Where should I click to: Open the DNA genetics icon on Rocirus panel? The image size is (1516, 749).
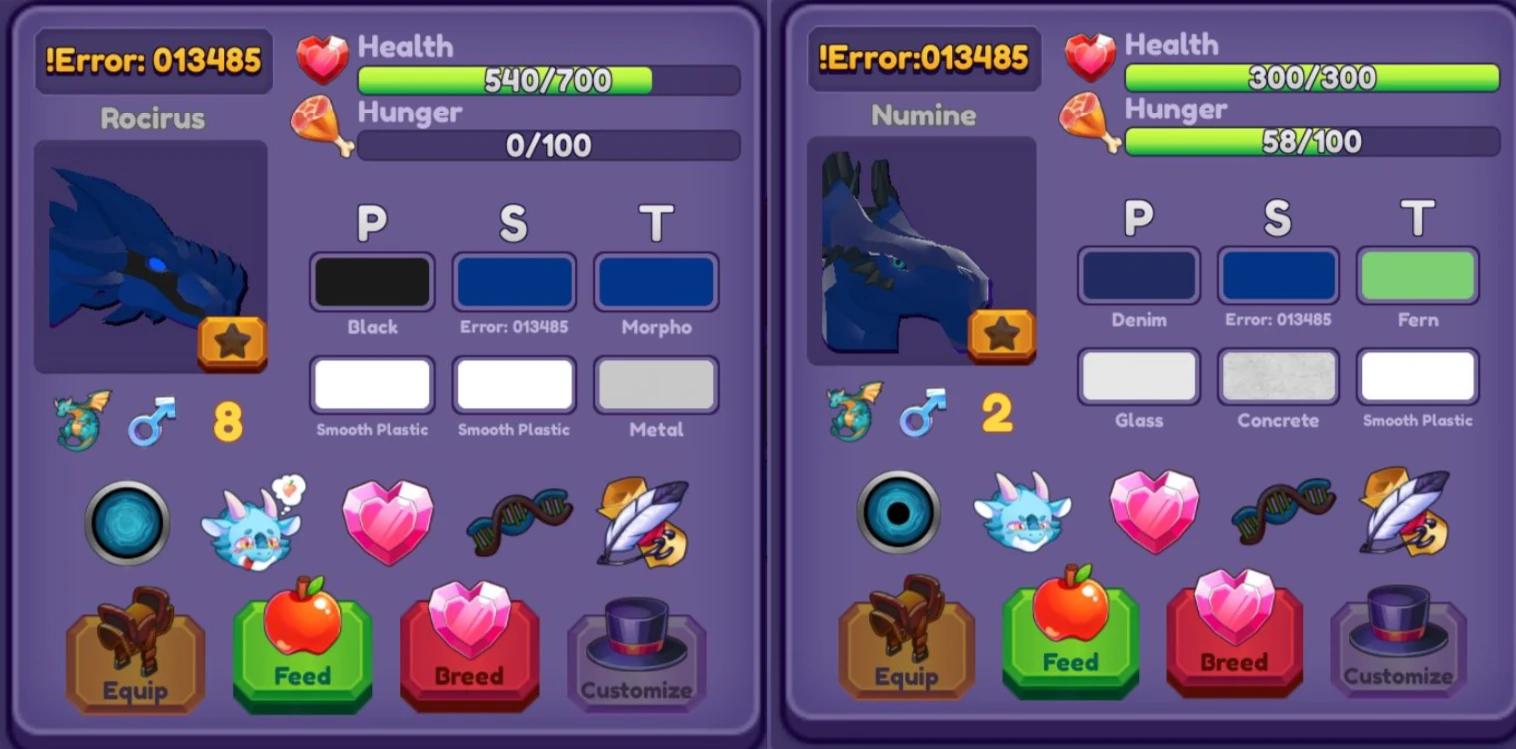coord(516,520)
